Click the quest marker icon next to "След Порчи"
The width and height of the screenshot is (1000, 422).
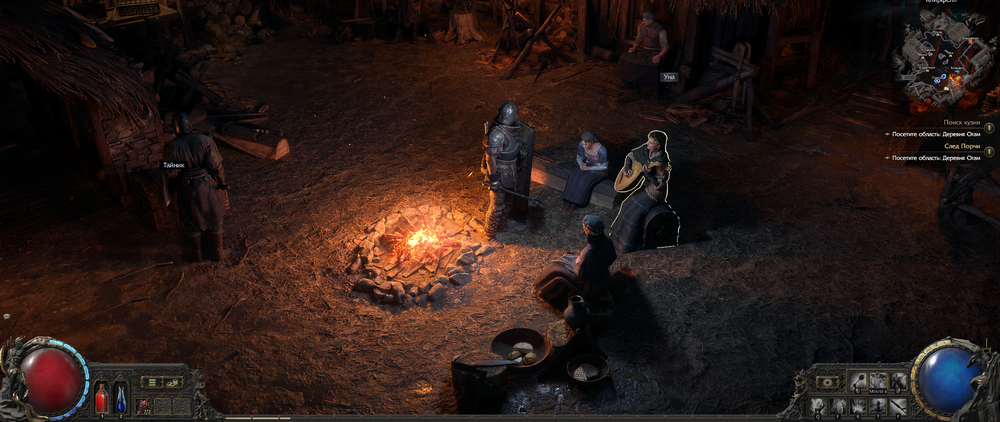(990, 152)
